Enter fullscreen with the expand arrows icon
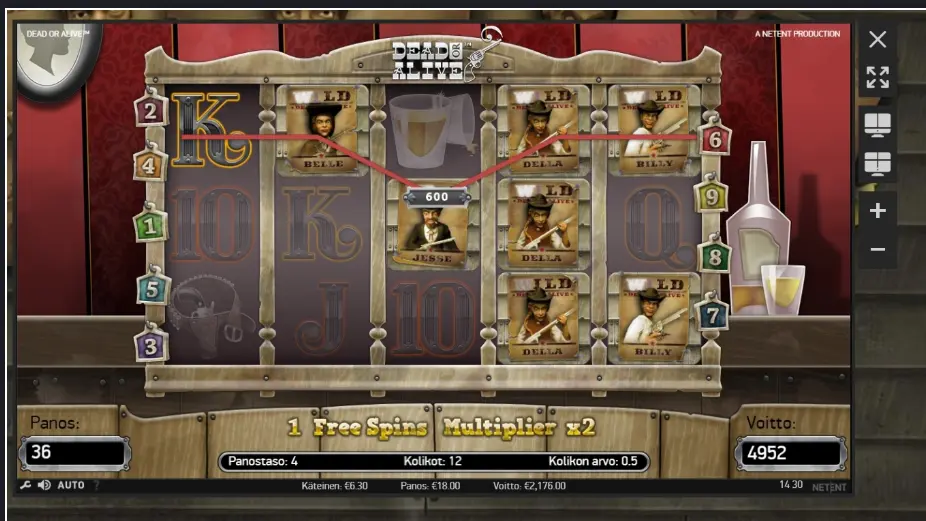The width and height of the screenshot is (926, 521). [877, 78]
